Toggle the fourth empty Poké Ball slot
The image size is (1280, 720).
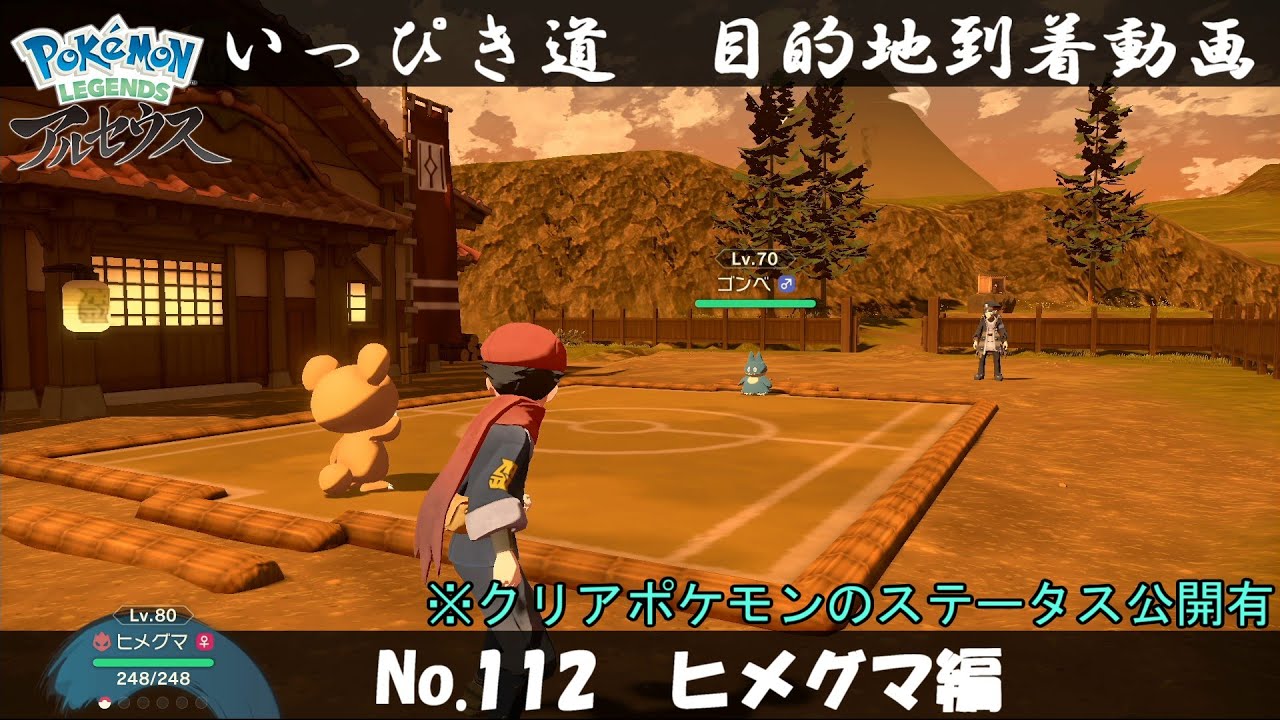(180, 704)
